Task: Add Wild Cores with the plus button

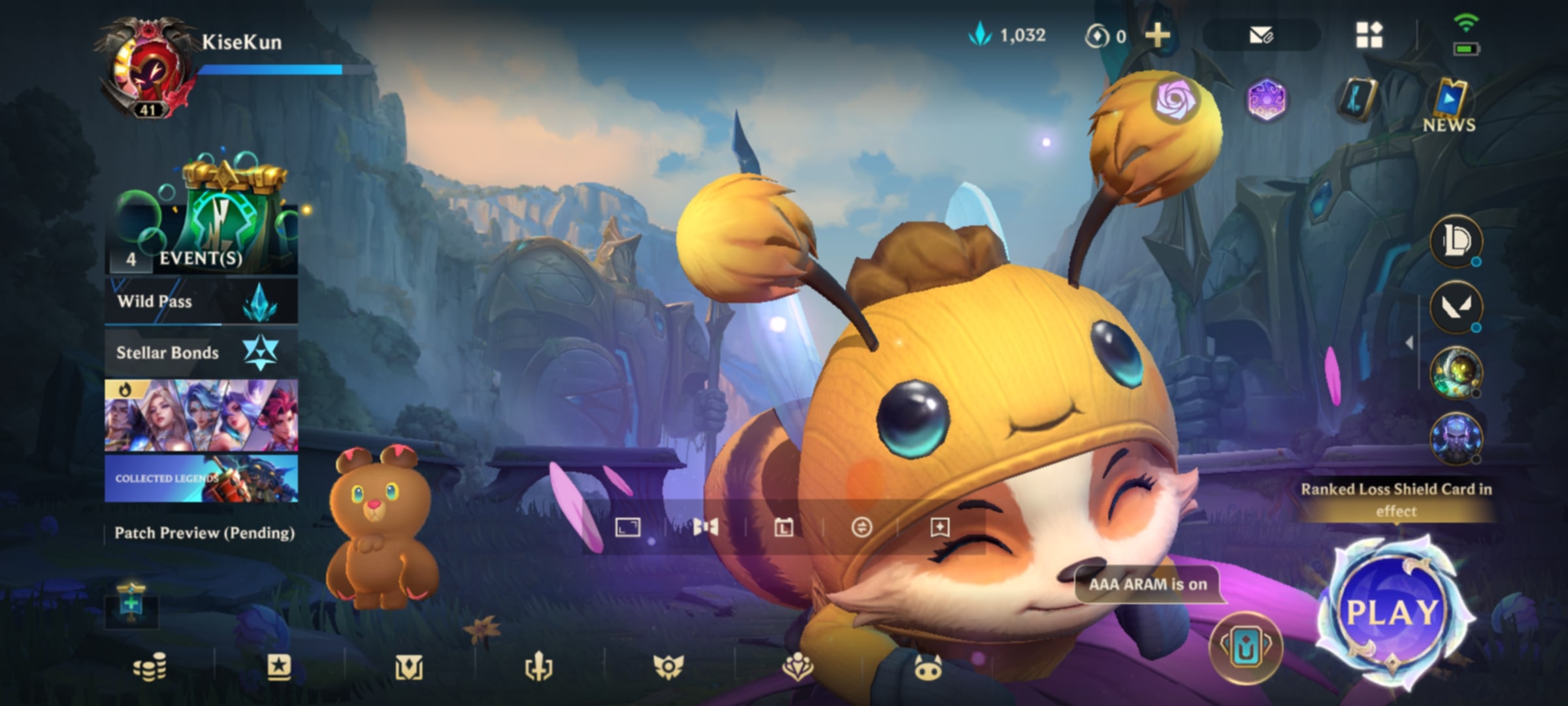Action: [x=1158, y=35]
